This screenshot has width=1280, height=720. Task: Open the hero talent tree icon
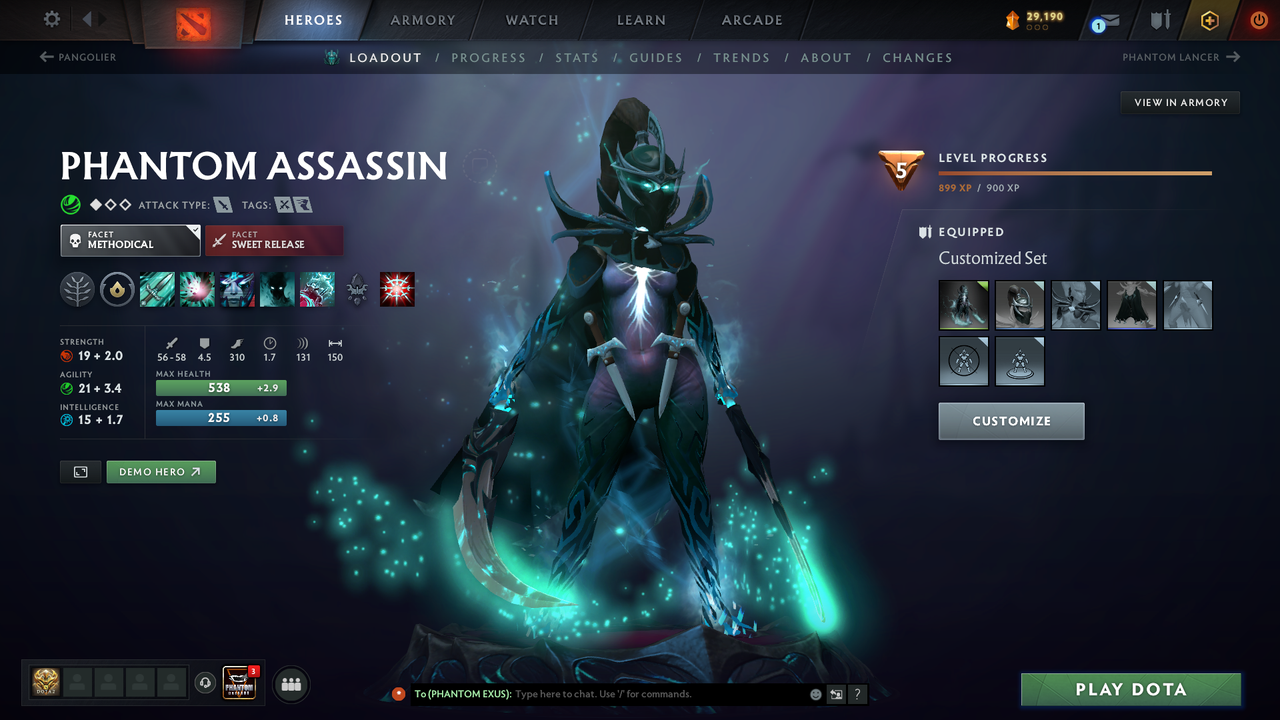click(x=77, y=289)
